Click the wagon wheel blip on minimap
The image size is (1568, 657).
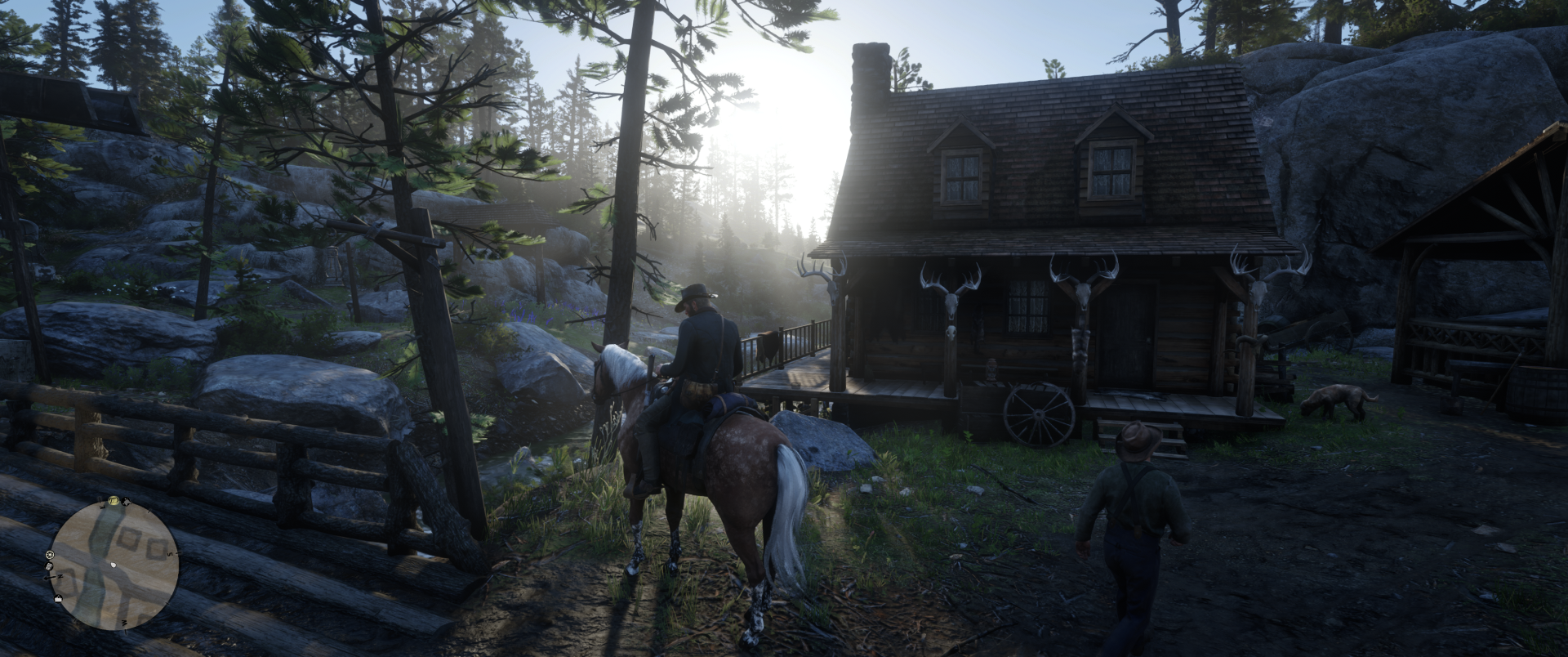[51, 555]
